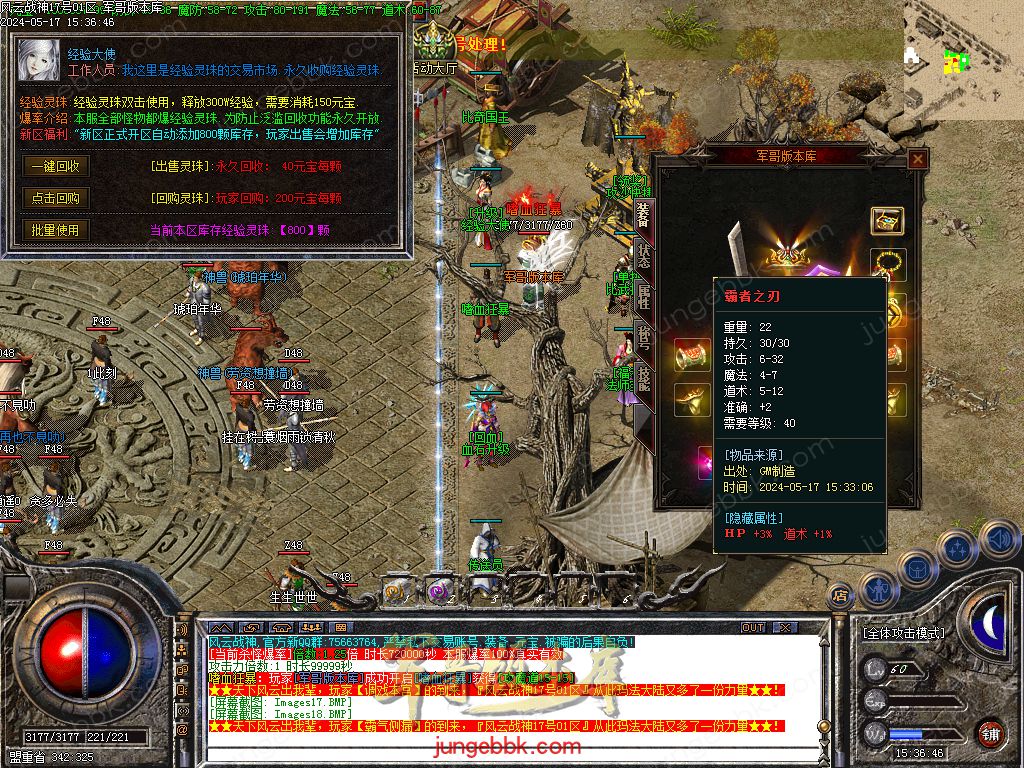Click the 一键回收 one-click recycle button
Viewport: 1024px width, 768px height.
point(55,166)
